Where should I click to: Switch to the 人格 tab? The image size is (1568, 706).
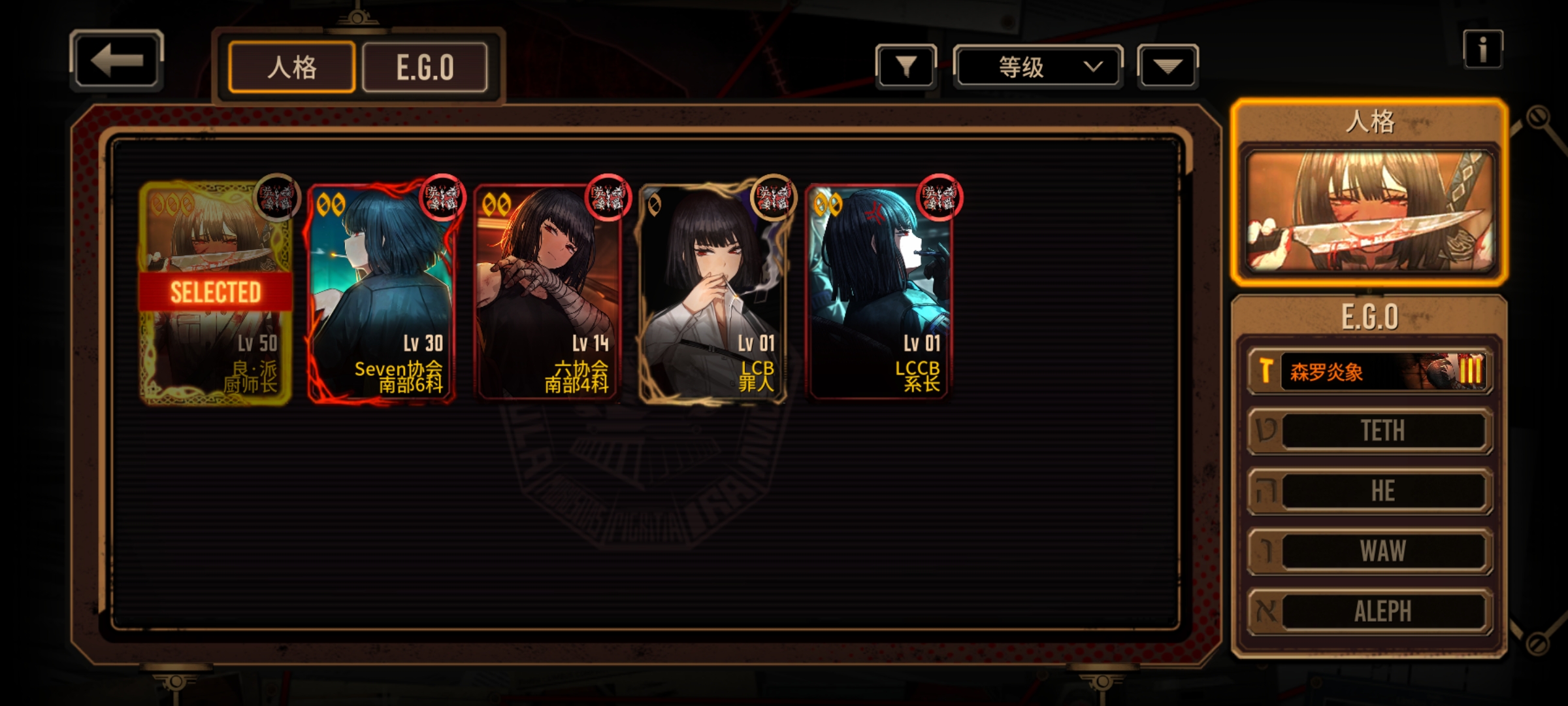(x=291, y=67)
